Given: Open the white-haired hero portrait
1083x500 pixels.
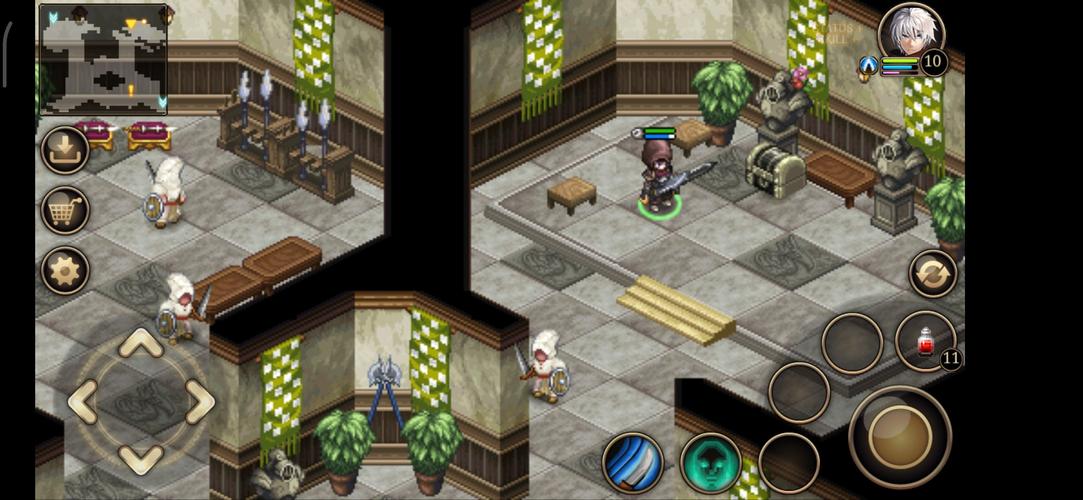Looking at the screenshot, I should tap(911, 35).
